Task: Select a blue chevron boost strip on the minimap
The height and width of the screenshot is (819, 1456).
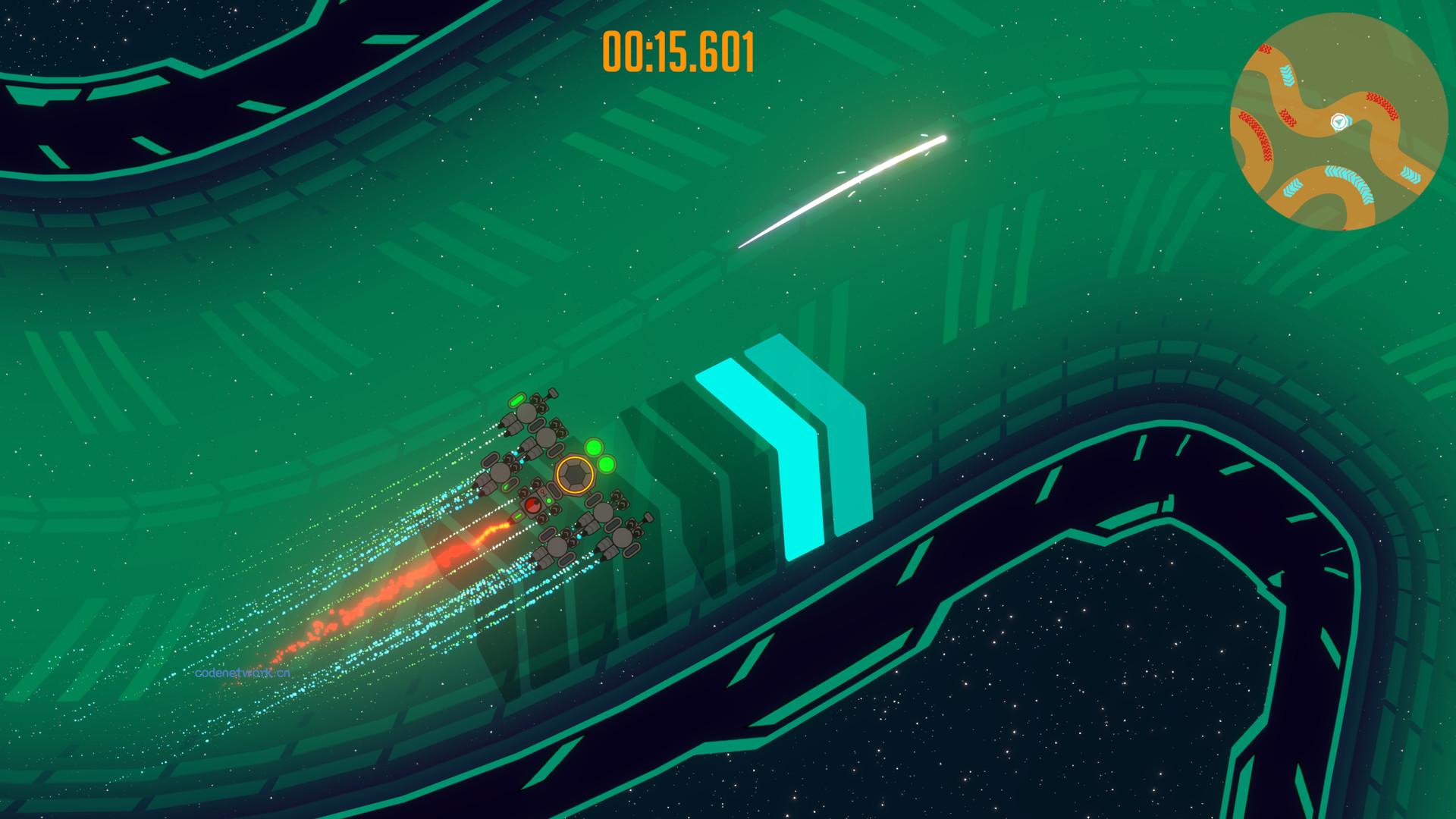Action: 1285,74
